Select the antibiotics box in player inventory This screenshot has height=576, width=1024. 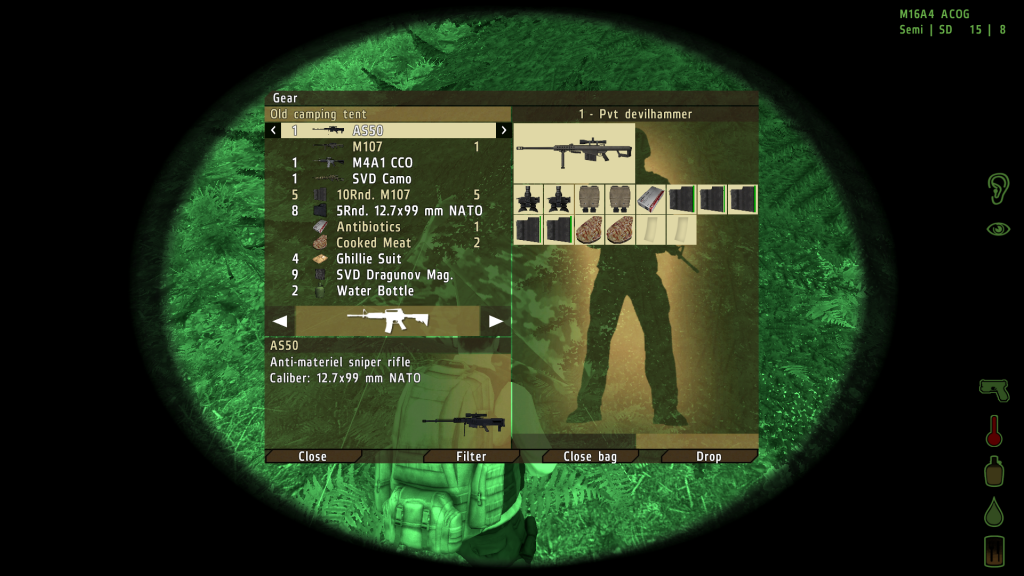tap(650, 199)
